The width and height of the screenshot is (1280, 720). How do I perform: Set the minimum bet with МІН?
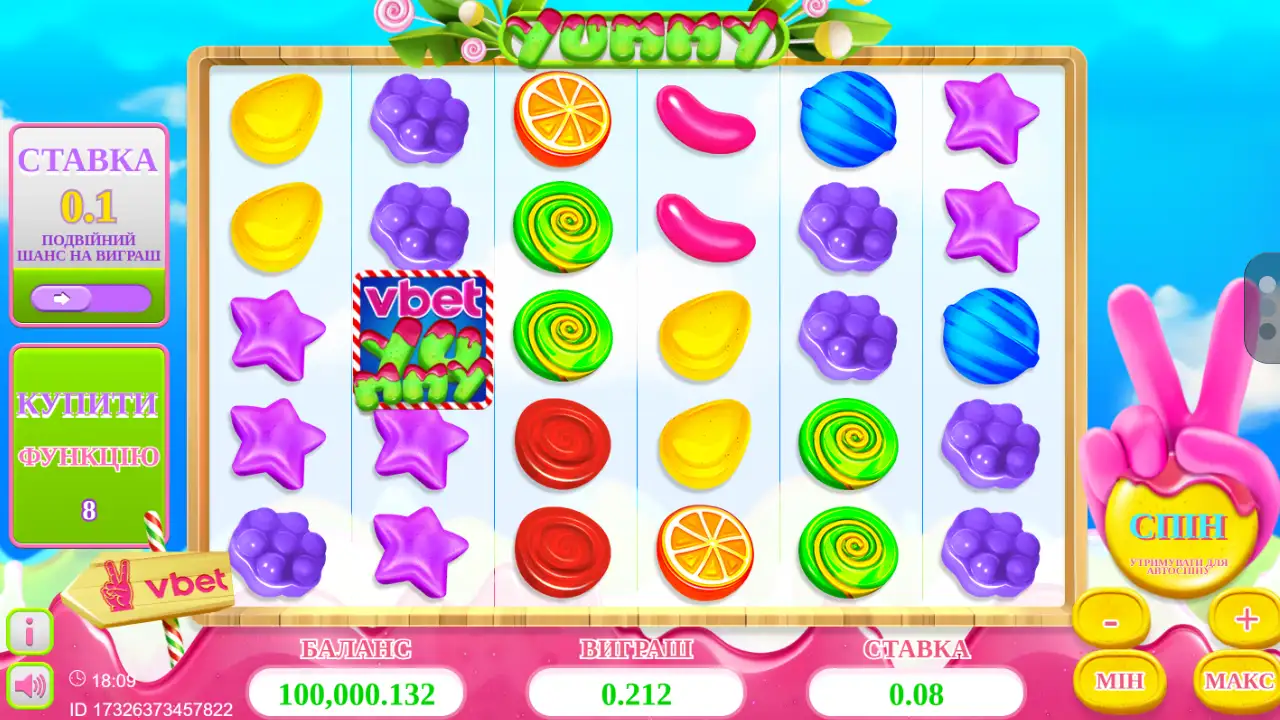coord(1119,681)
